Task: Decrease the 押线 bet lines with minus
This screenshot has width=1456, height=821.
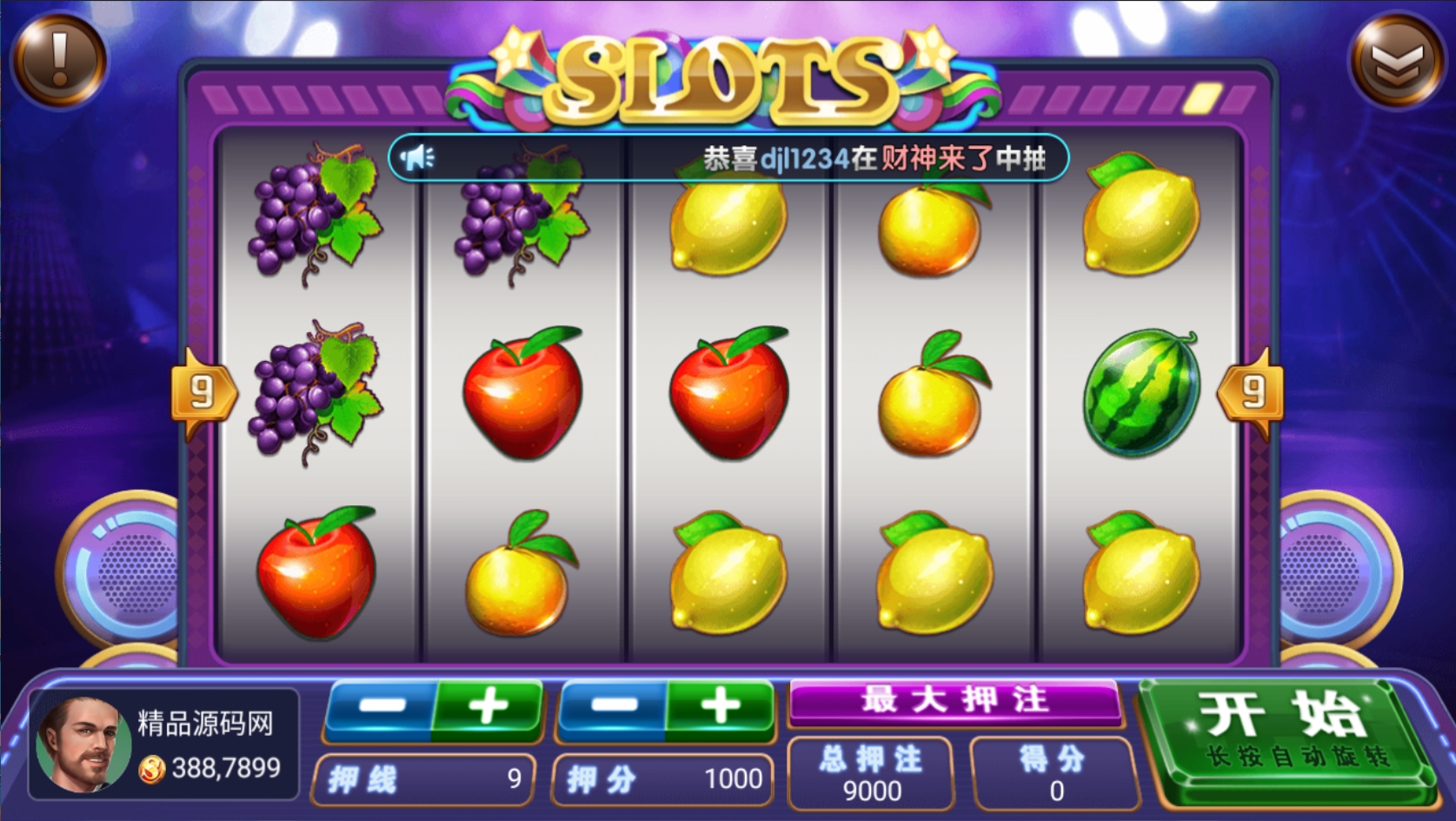Action: point(380,707)
